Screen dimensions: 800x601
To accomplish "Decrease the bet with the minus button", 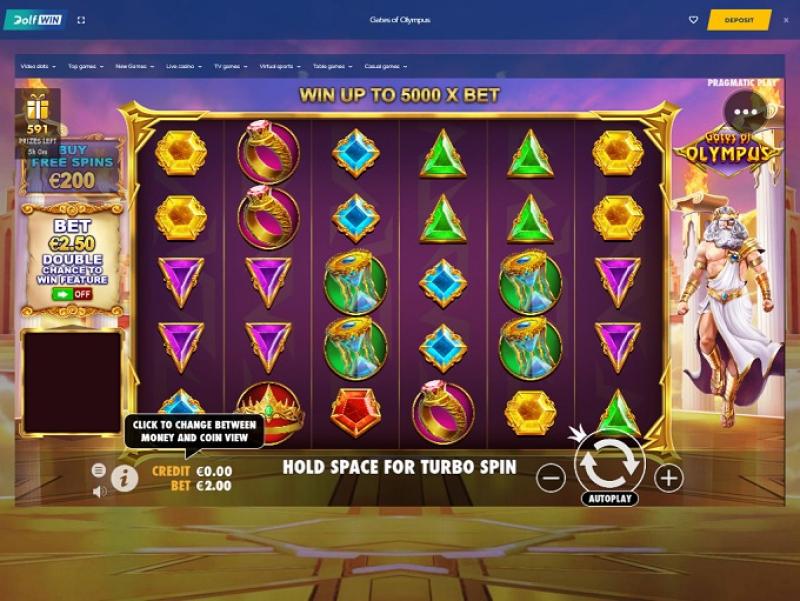I will (x=551, y=478).
